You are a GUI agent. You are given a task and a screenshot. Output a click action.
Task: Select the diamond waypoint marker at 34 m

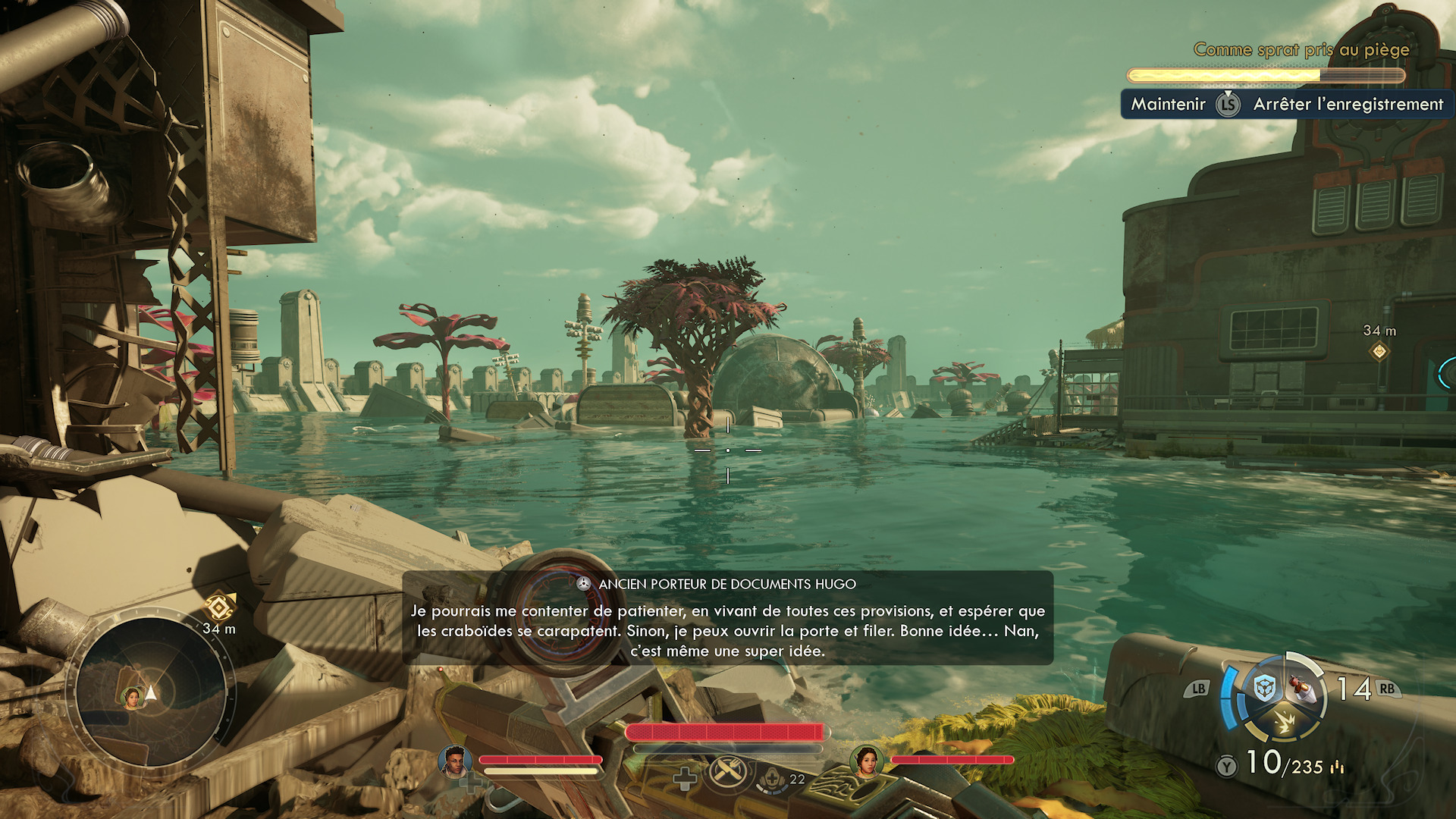pos(1379,351)
